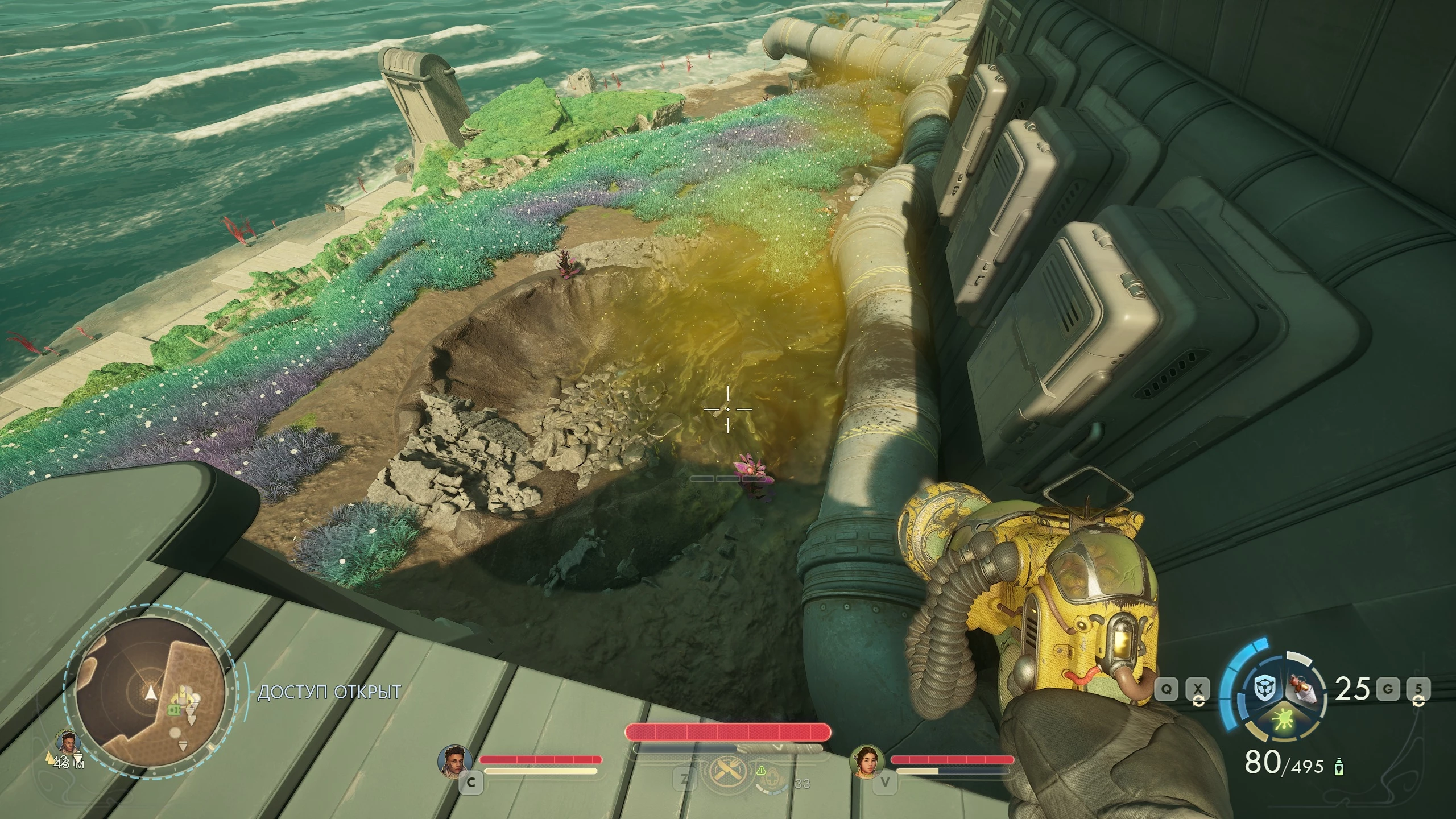
Task: Click the small companion portrait beside the minimap
Action: click(x=68, y=741)
